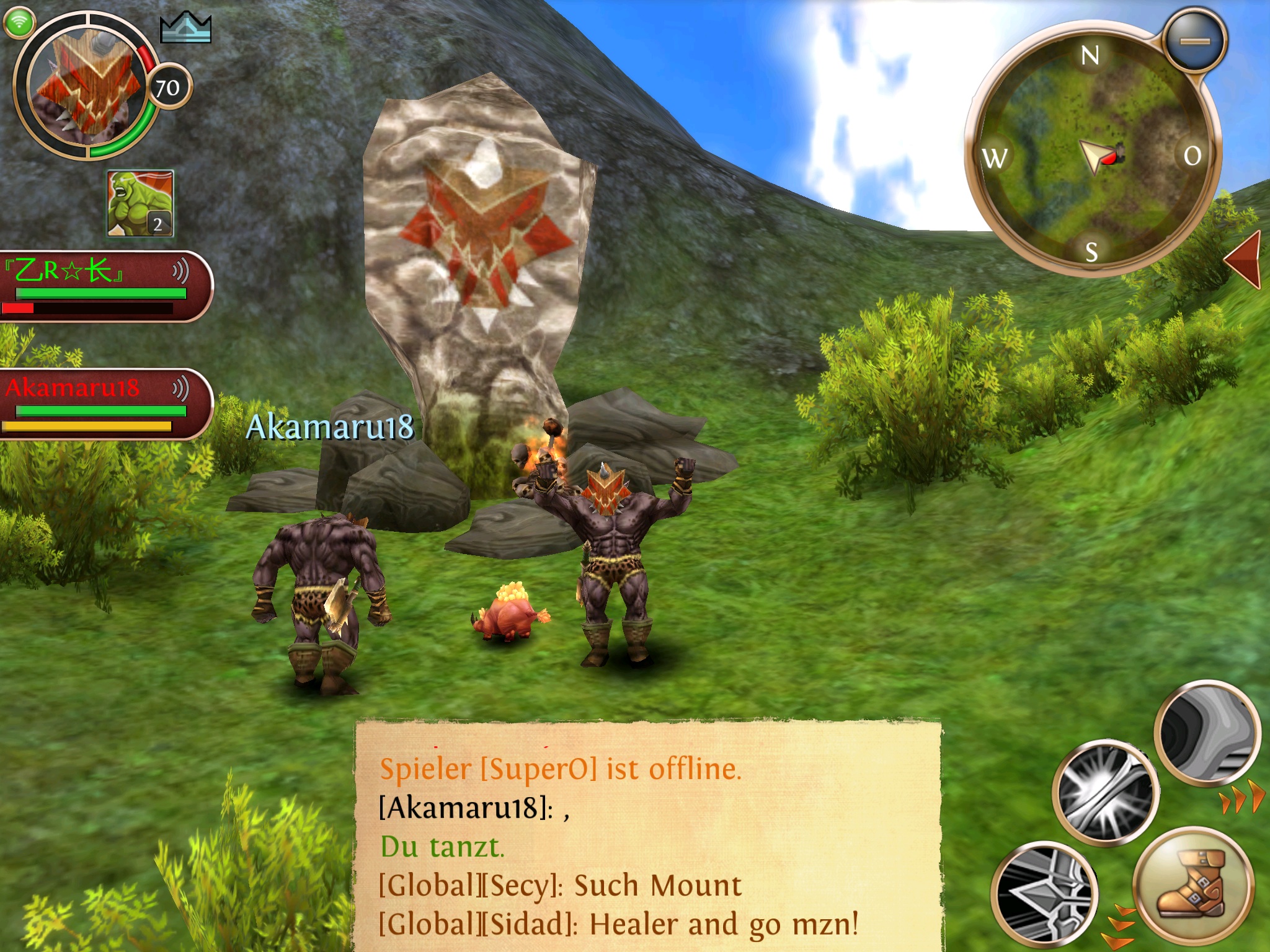Select the green orc buff icon
This screenshot has height=952, width=1270.
(140, 203)
